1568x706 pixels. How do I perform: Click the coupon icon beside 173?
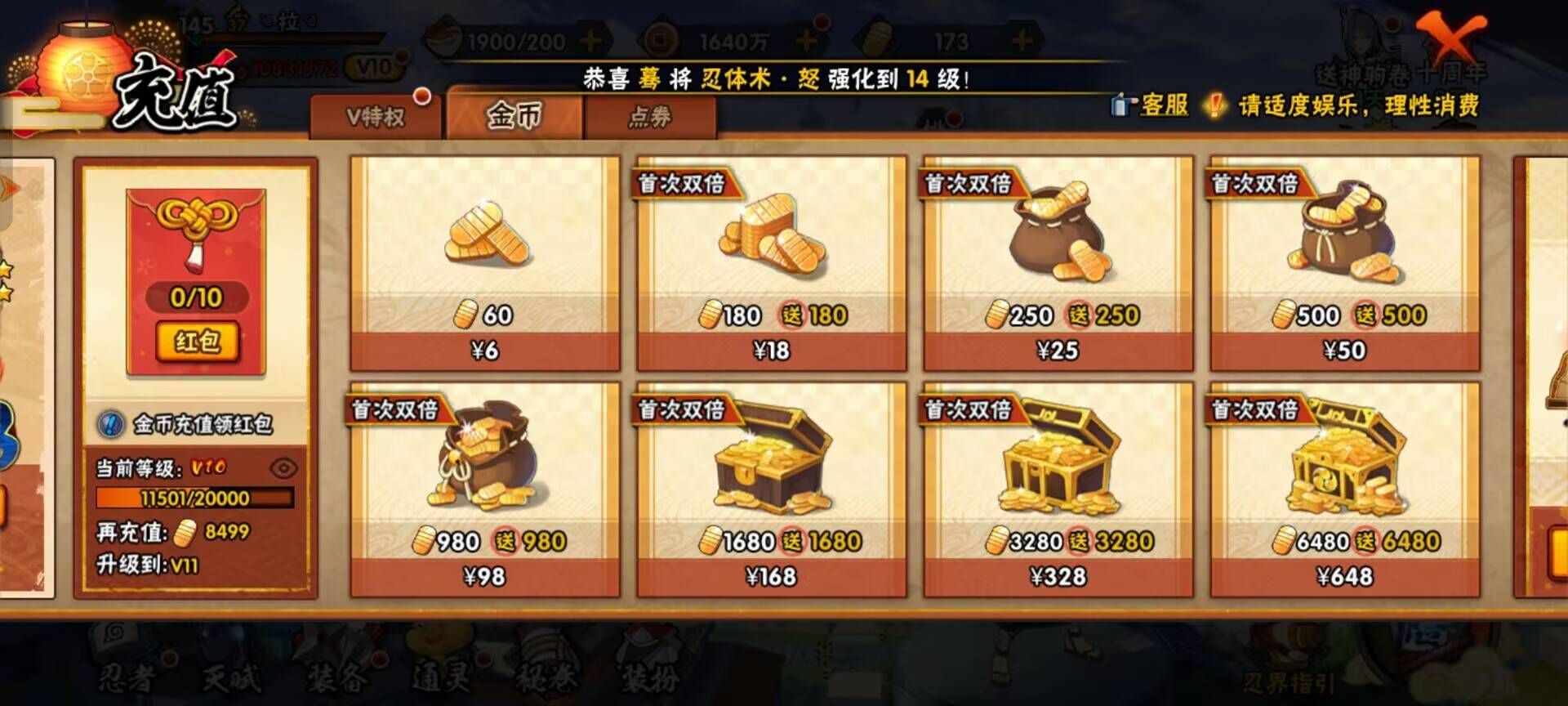875,37
